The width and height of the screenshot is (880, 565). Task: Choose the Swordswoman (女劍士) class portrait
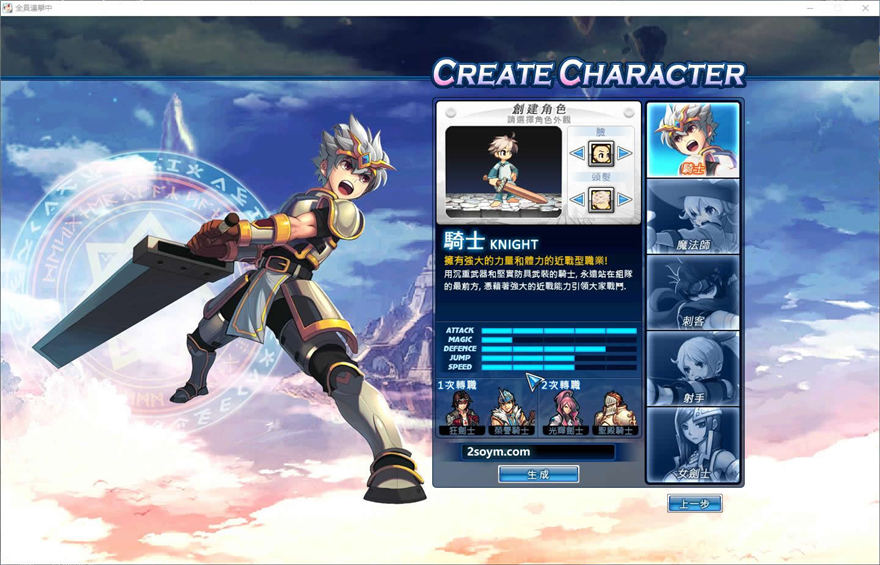693,445
